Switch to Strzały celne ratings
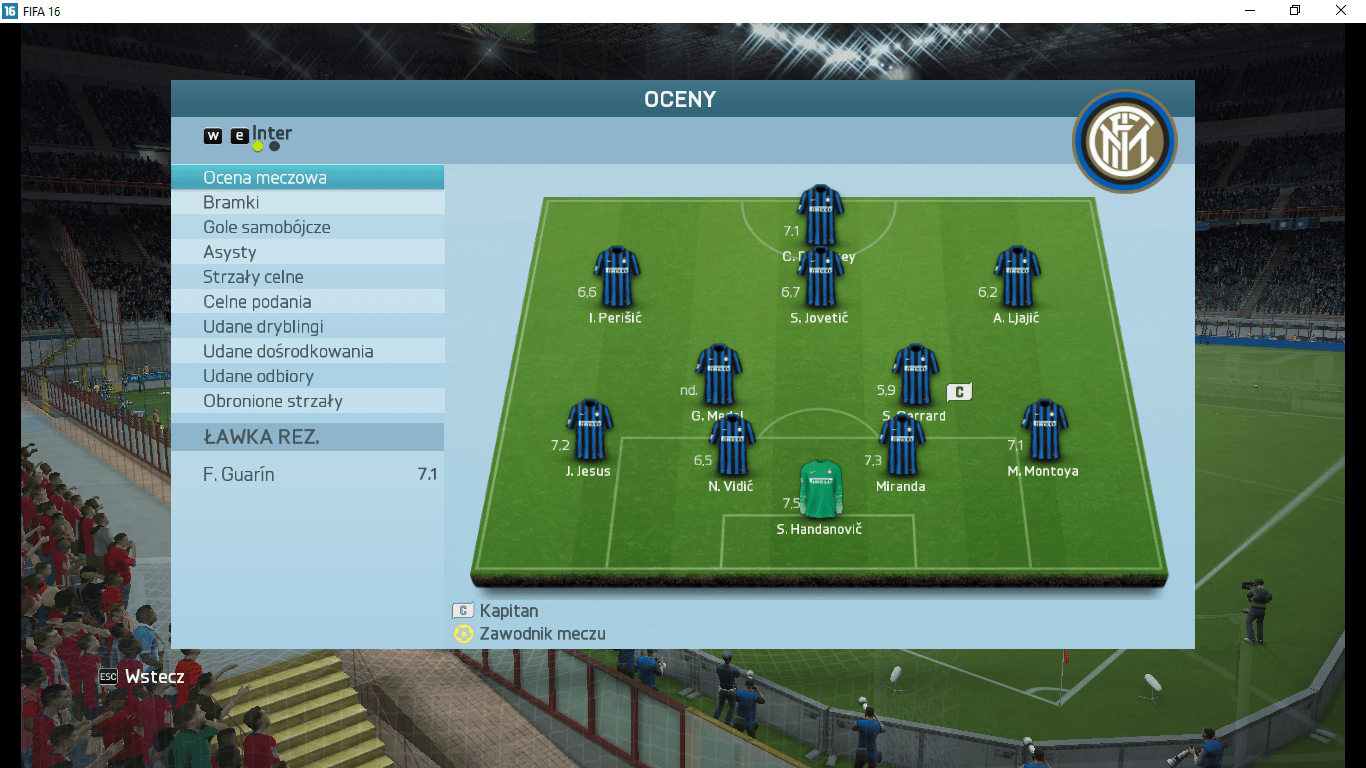This screenshot has width=1366, height=768. coord(307,277)
